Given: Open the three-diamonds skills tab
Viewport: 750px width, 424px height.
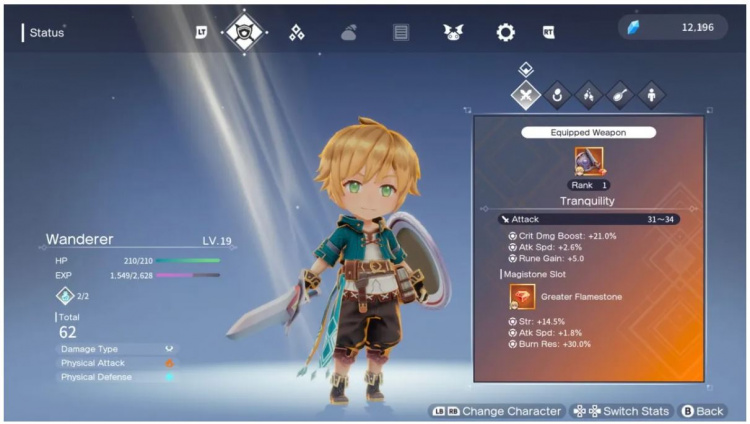Looking at the screenshot, I should [x=297, y=32].
